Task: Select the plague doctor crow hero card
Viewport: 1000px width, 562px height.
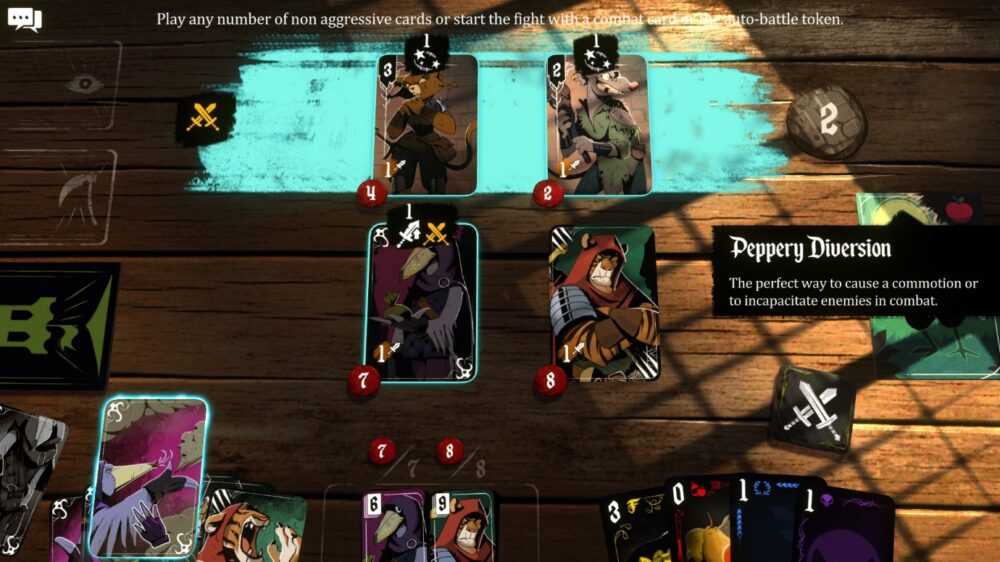Action: click(420, 302)
